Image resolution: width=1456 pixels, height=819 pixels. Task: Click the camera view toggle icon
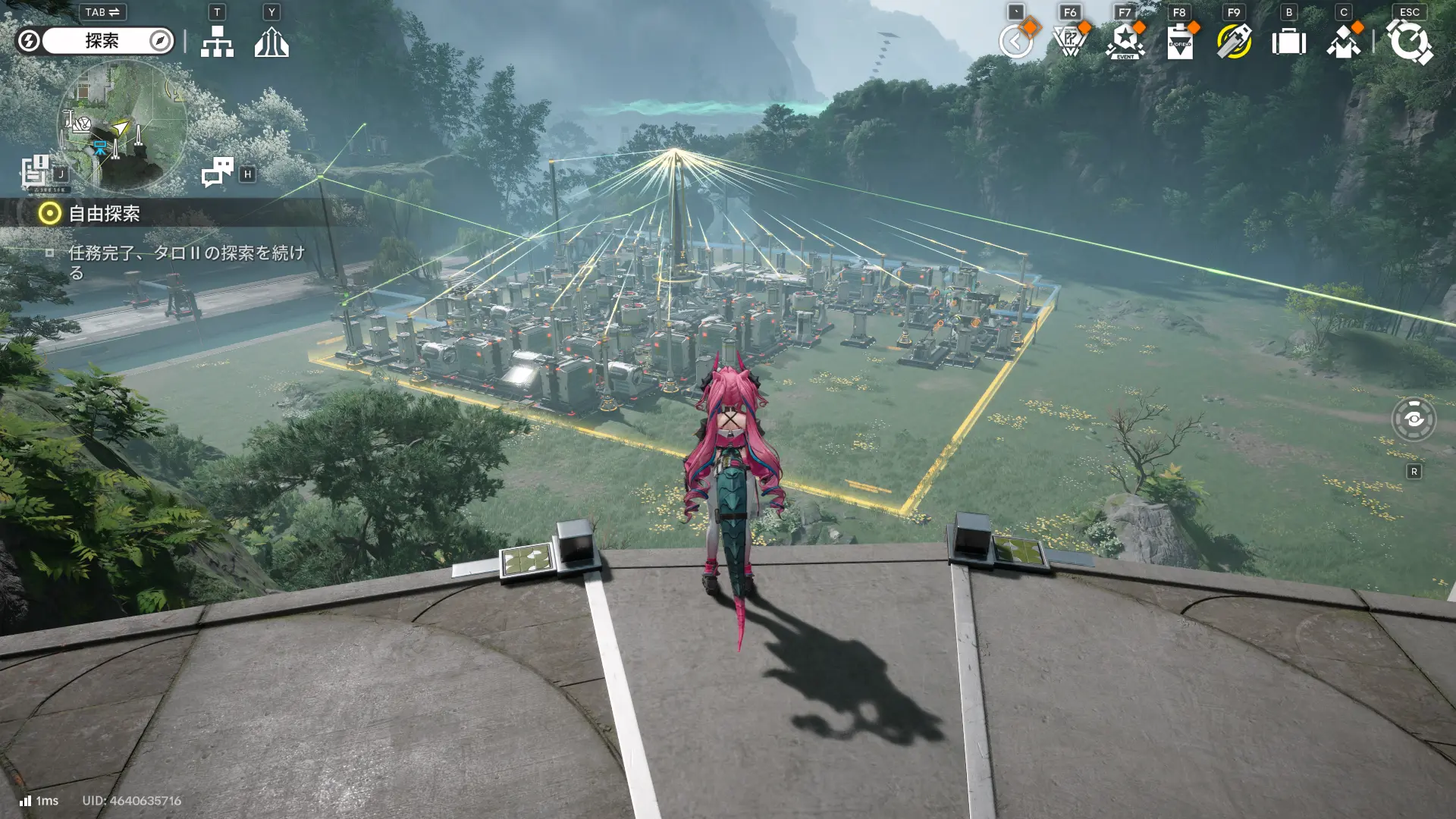pos(1414,419)
